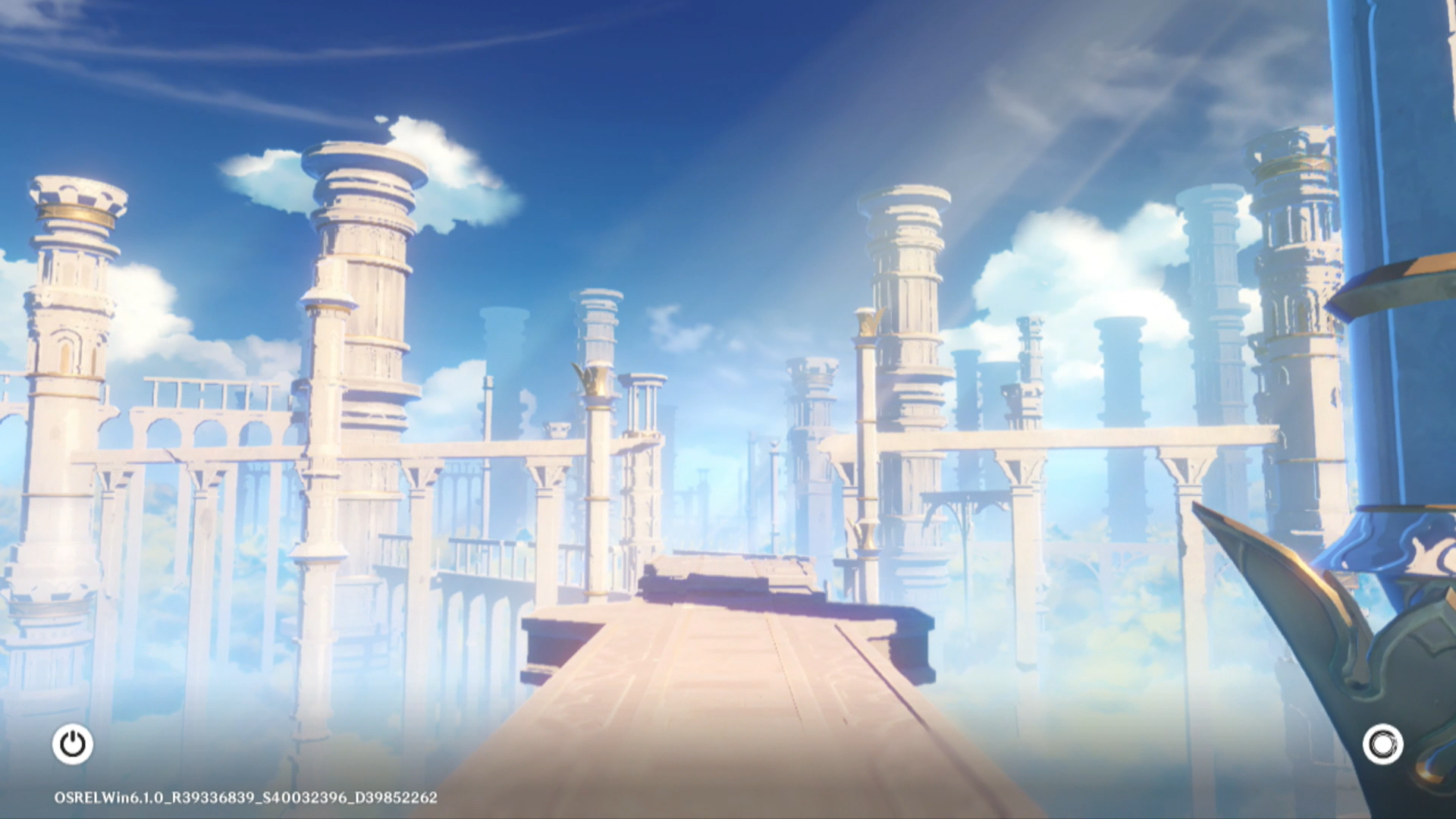Click the power exit button
Screen dimensions: 1456x819
[x=73, y=744]
